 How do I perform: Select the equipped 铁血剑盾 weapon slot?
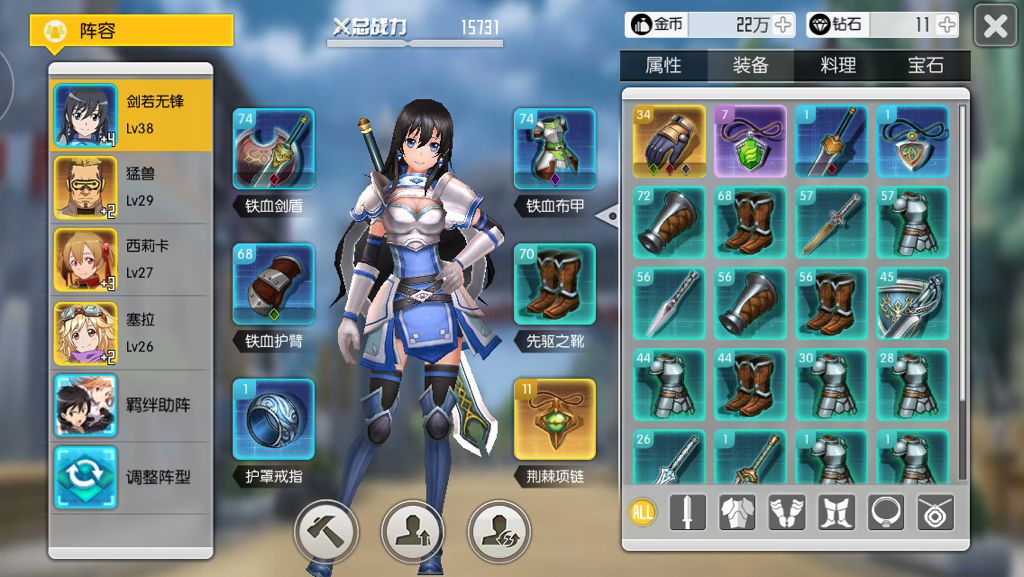273,149
